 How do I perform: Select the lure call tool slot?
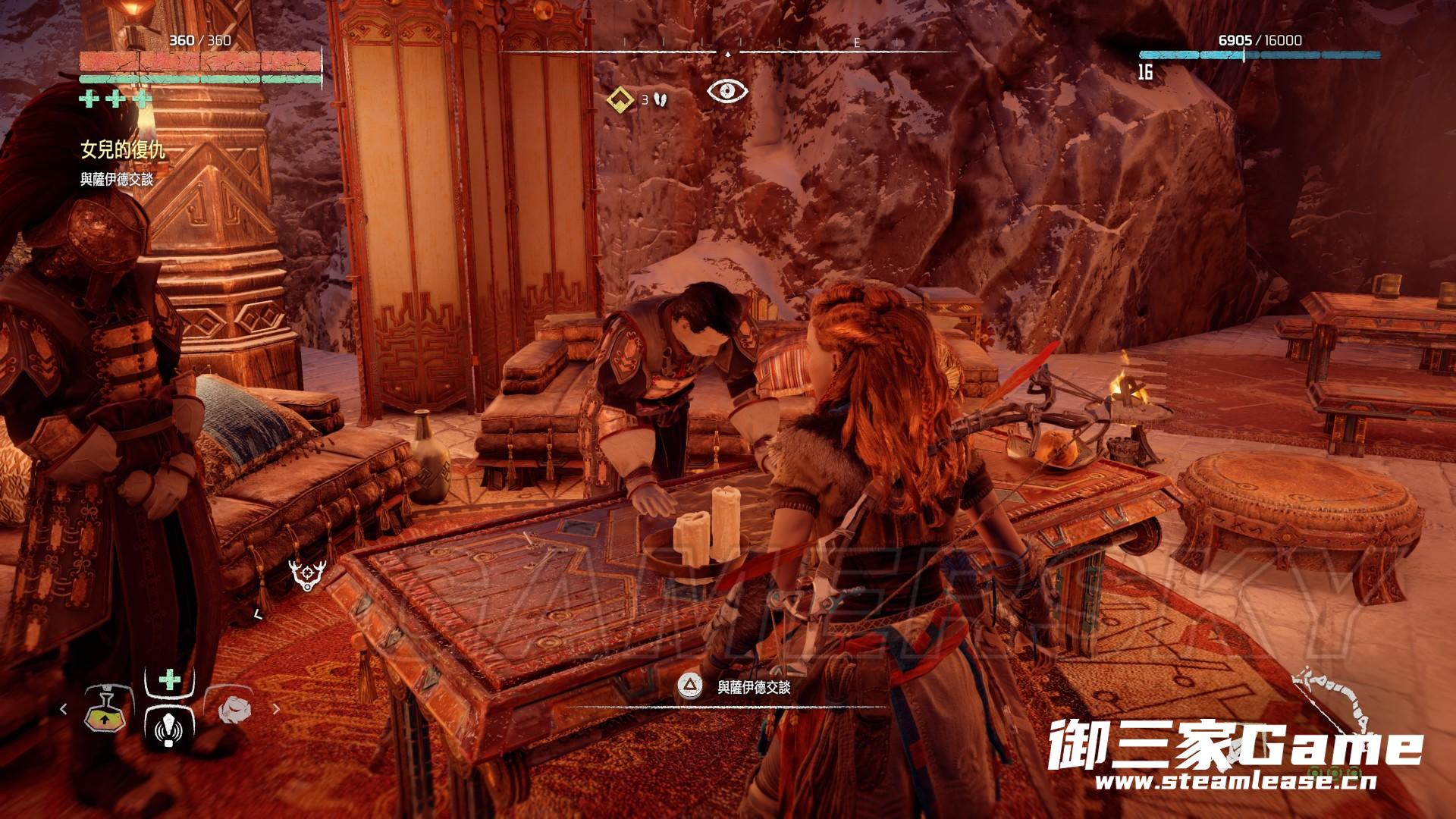[x=168, y=725]
